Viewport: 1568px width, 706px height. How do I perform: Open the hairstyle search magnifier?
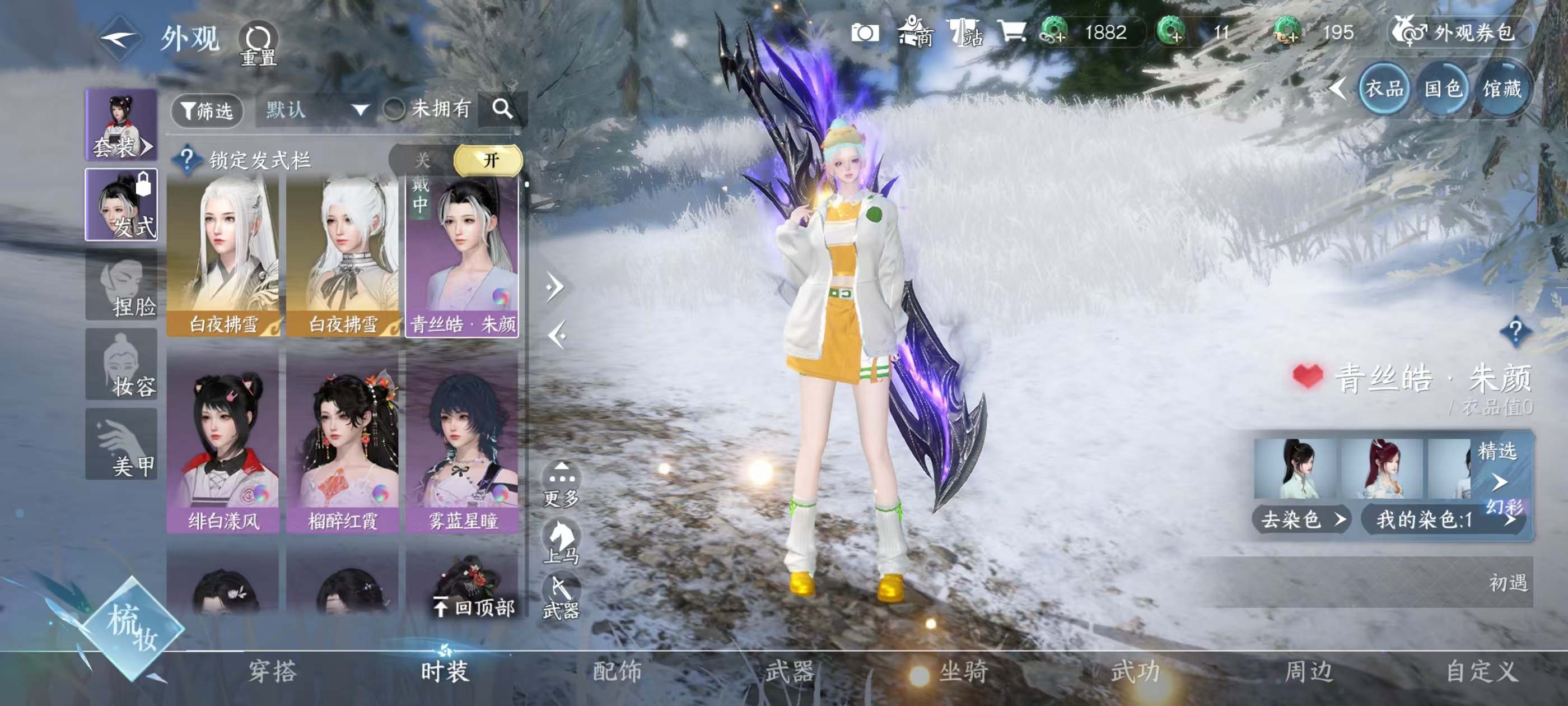pyautogui.click(x=502, y=110)
